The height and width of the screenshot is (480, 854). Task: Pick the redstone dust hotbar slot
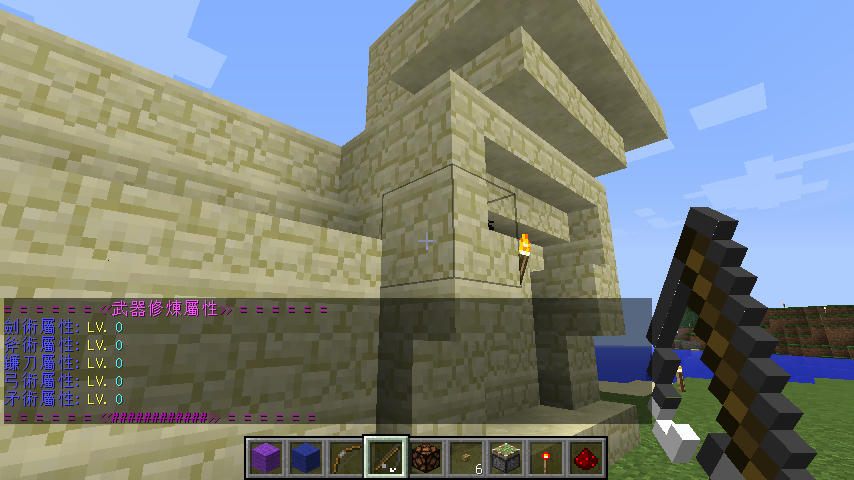pyautogui.click(x=586, y=458)
